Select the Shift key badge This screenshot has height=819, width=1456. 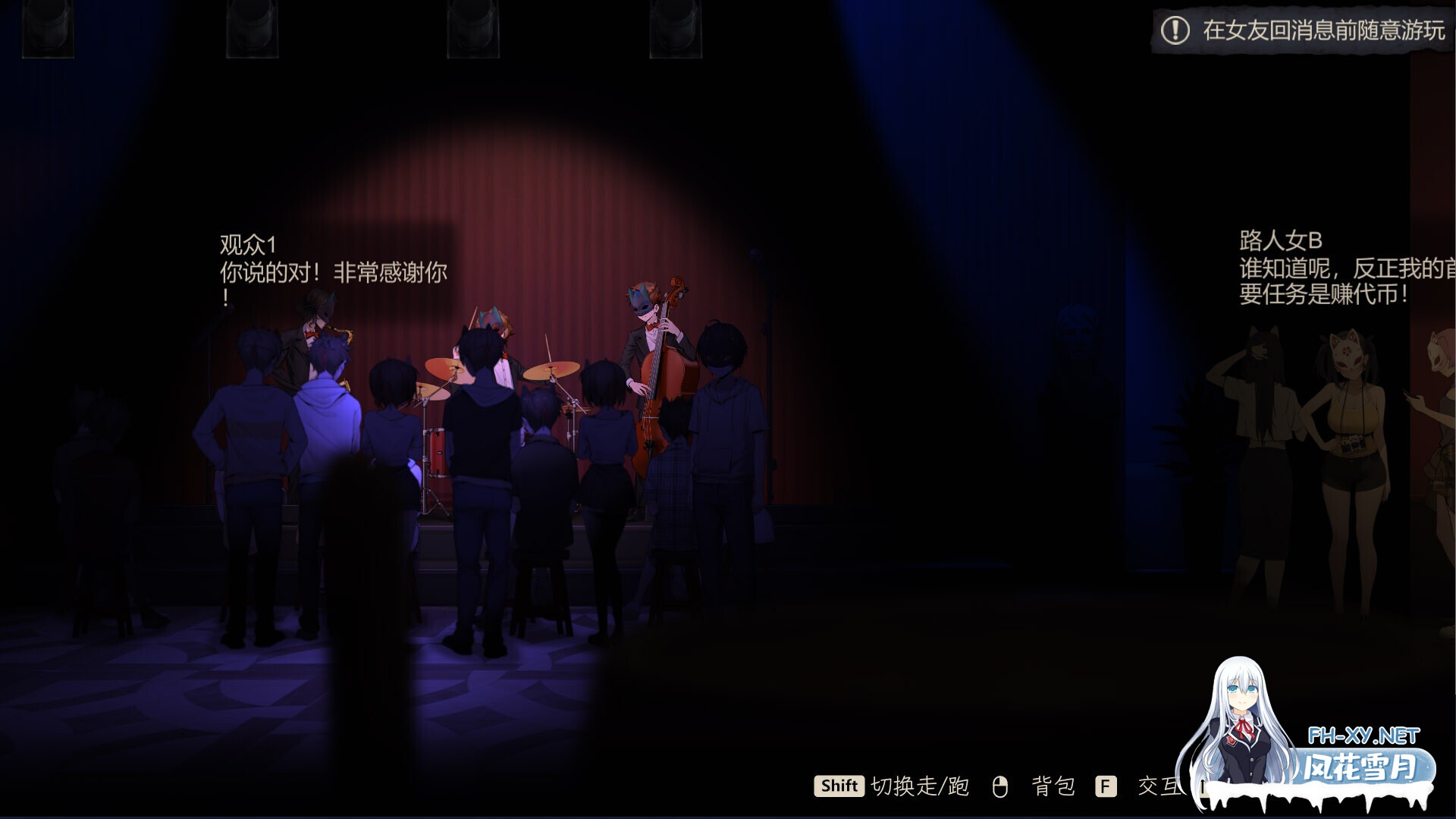(839, 786)
